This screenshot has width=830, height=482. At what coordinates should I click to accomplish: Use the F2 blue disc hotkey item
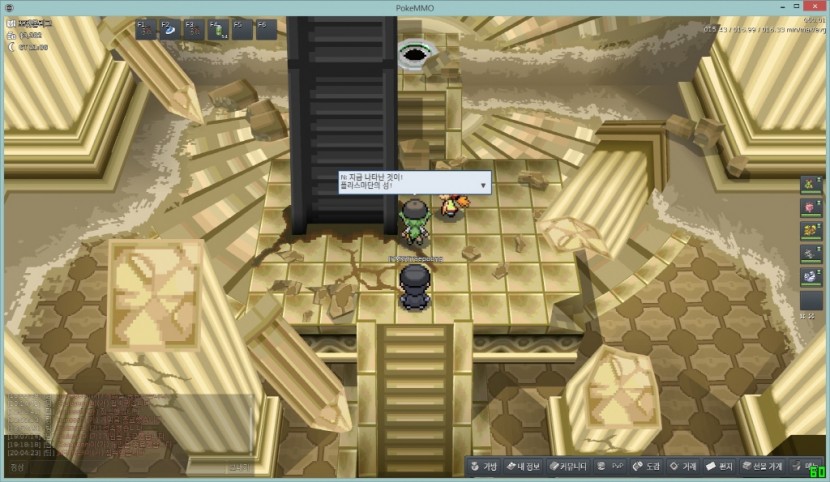coord(169,28)
